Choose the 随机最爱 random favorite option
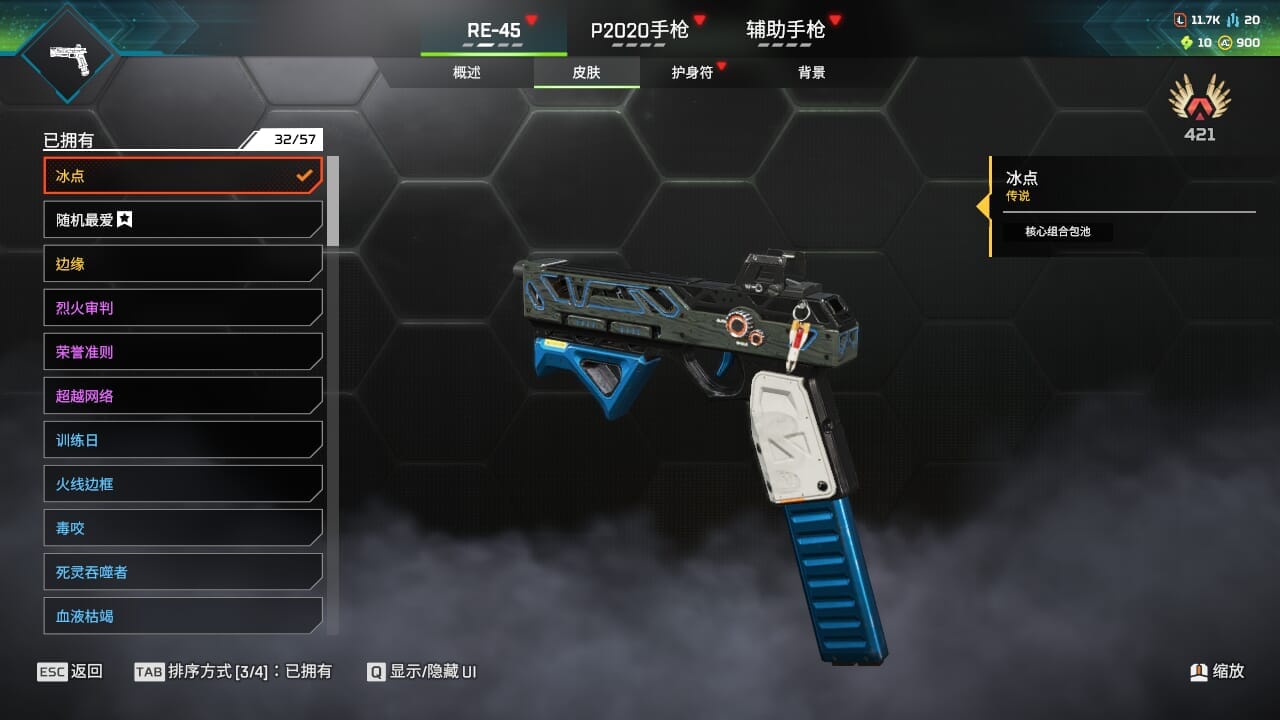Viewport: 1280px width, 720px height. 183,220
